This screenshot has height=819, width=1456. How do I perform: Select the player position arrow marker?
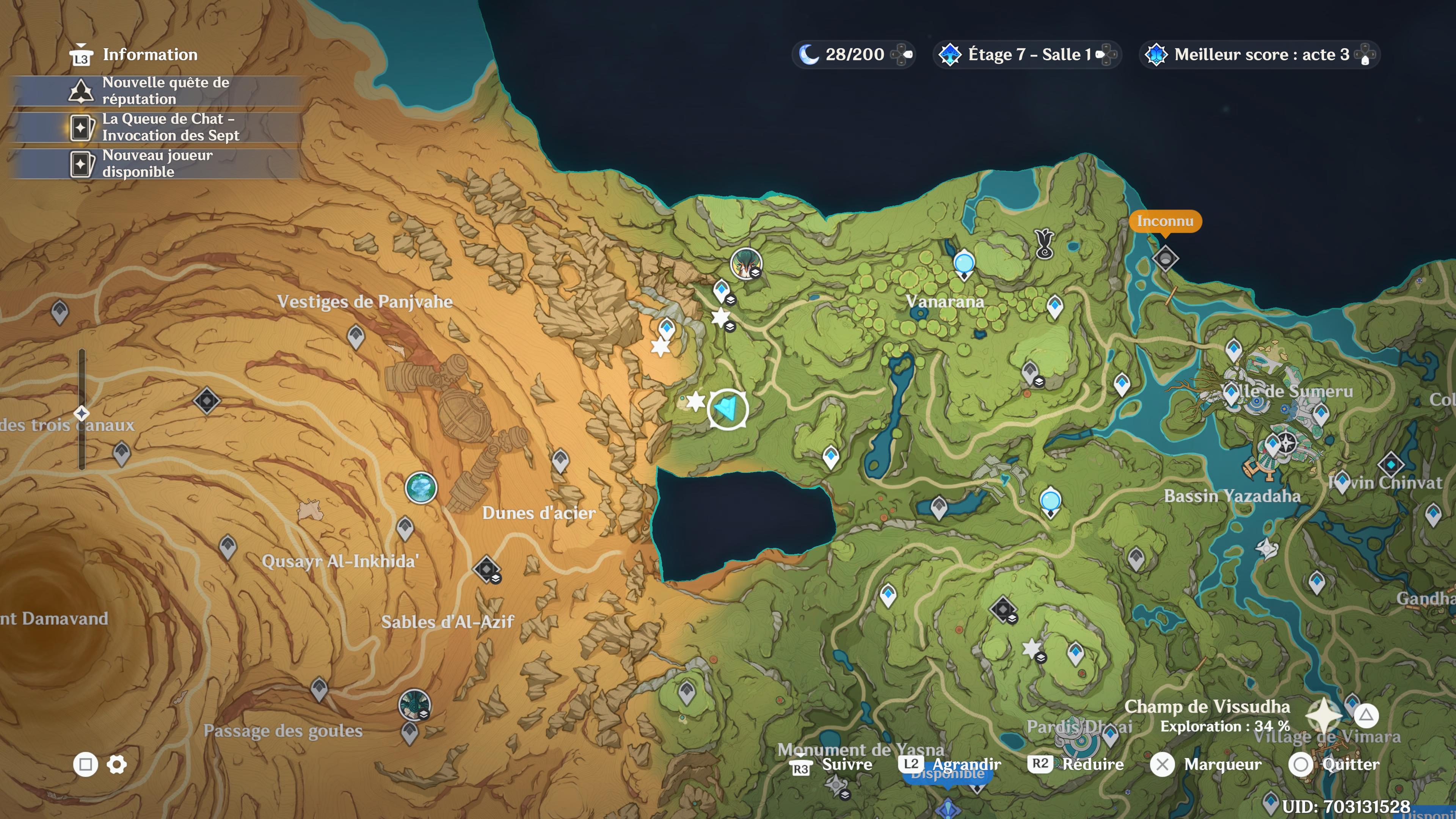click(x=728, y=409)
